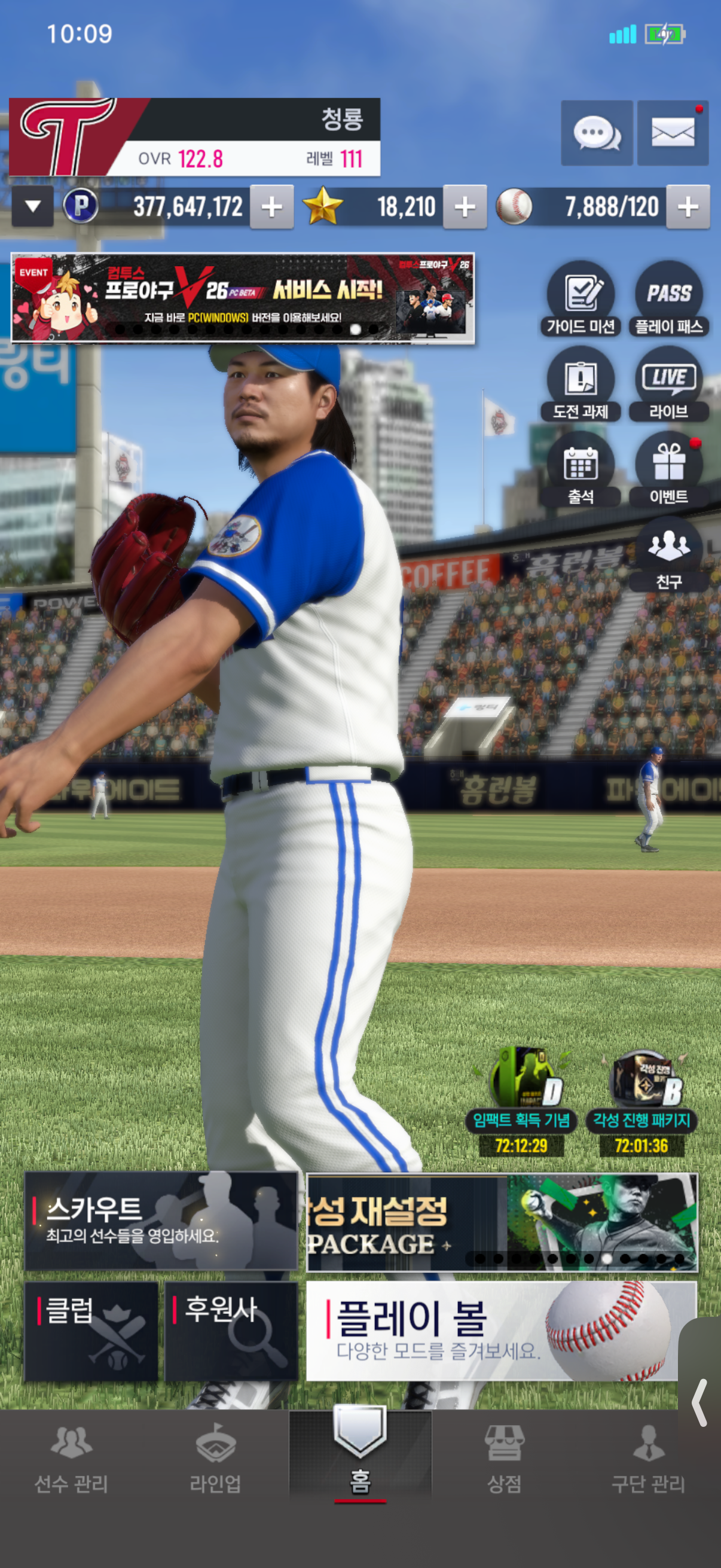This screenshot has height=1568, width=721.
Task: Refill baseballs with the ball plus button
Action: (688, 207)
